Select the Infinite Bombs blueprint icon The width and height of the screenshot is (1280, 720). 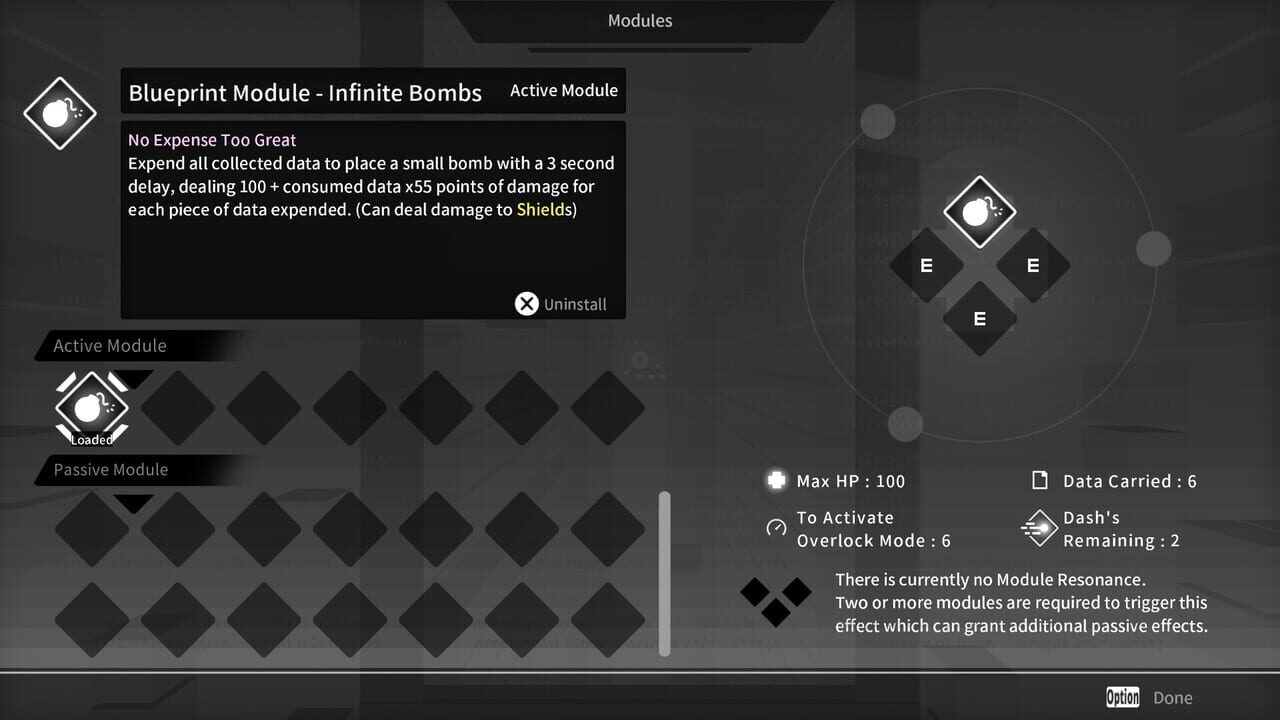(59, 113)
